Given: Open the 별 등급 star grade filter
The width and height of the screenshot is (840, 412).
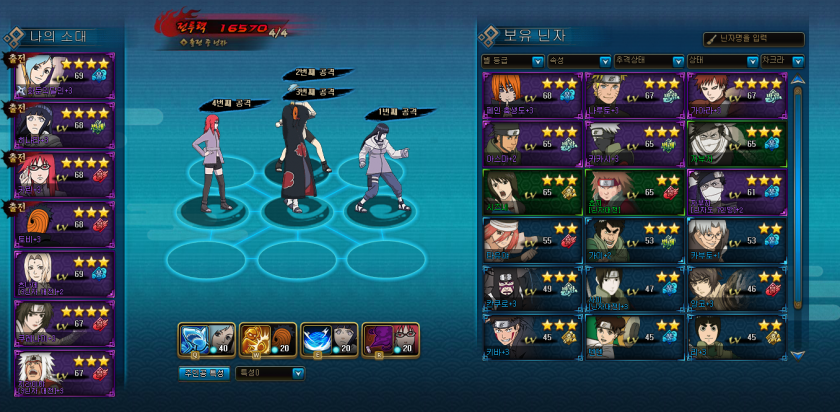Looking at the screenshot, I should coord(512,60).
